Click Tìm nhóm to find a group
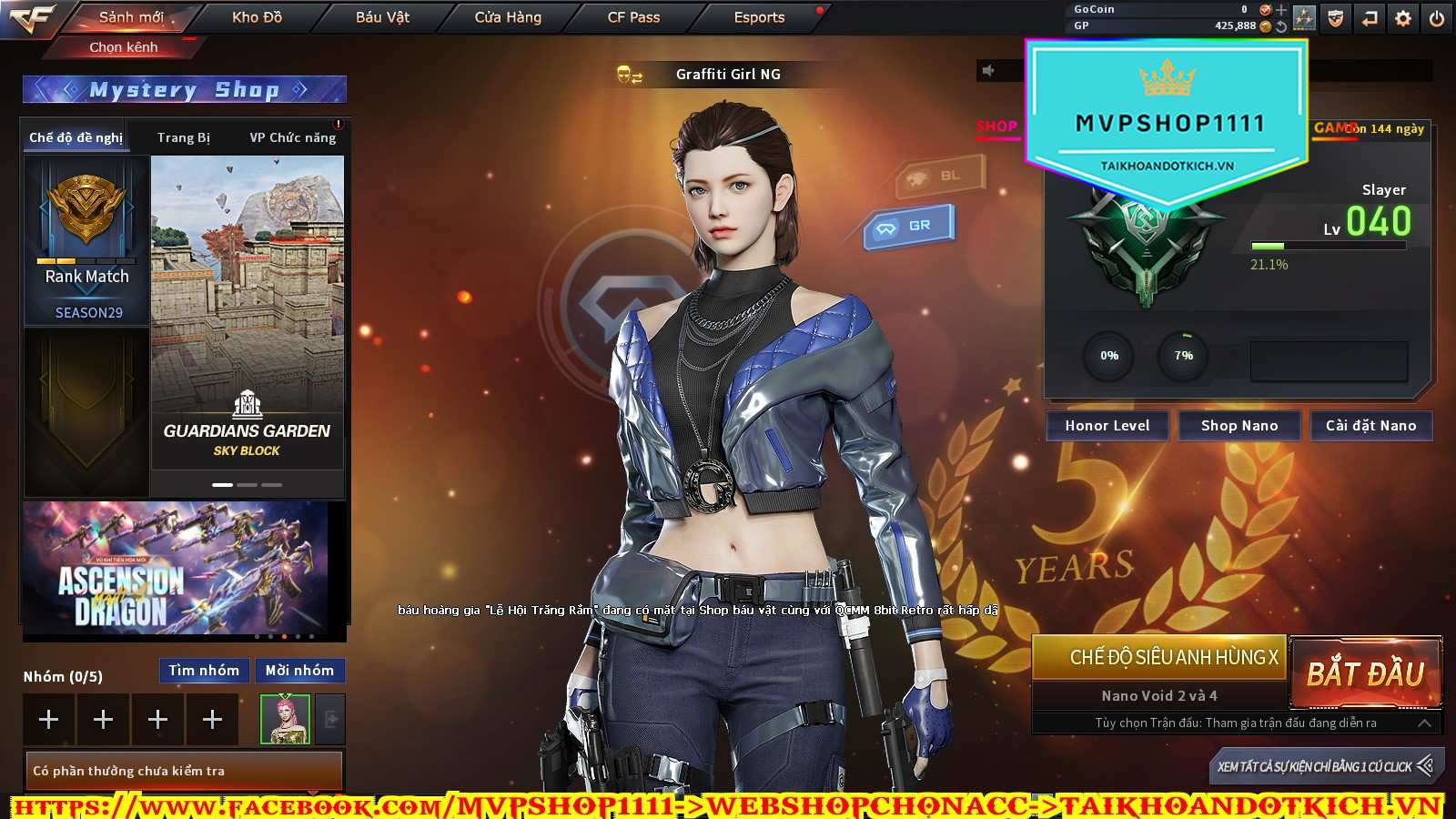This screenshot has height=819, width=1456. click(204, 671)
